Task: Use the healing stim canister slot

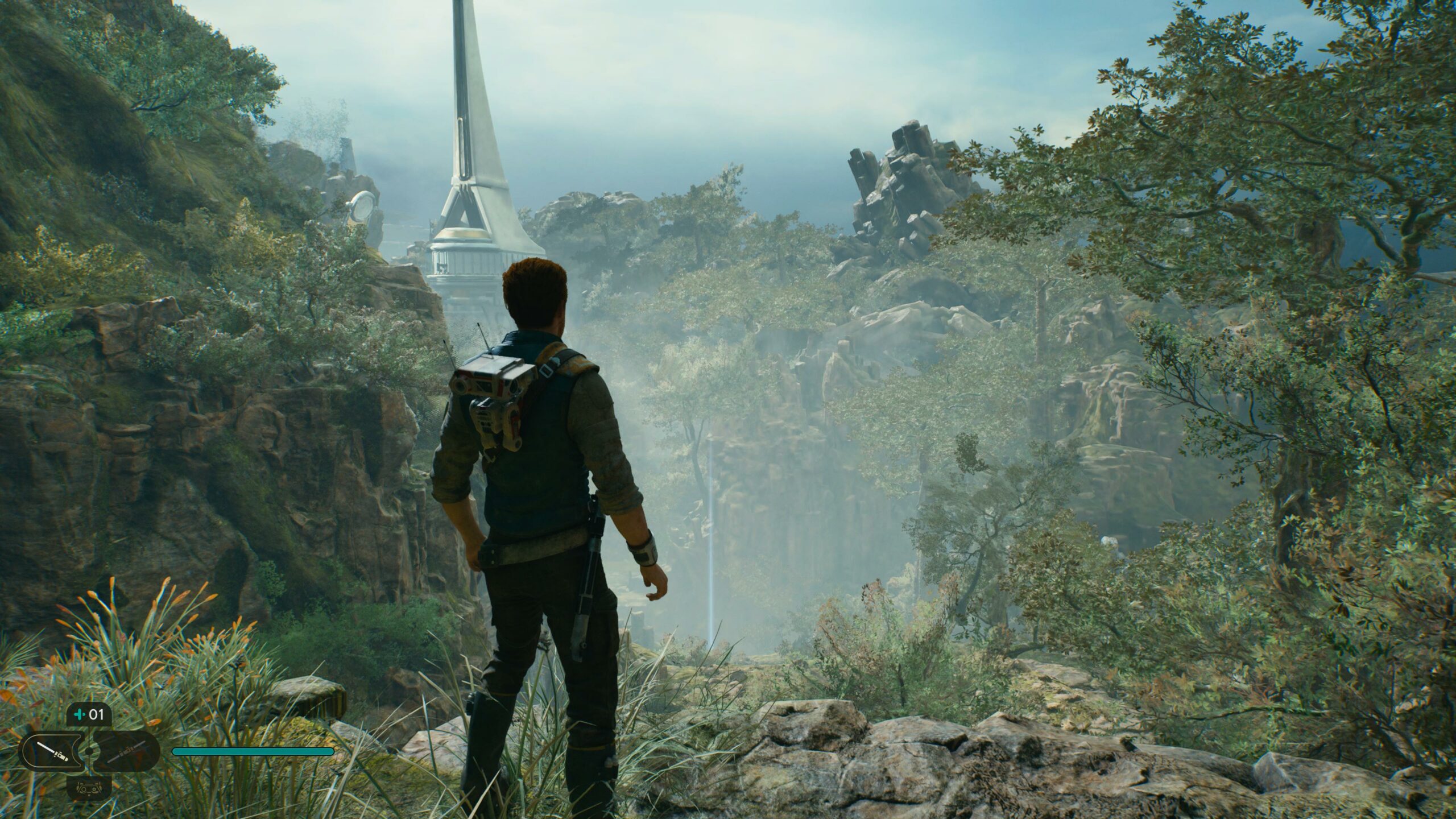Action: coord(89,714)
